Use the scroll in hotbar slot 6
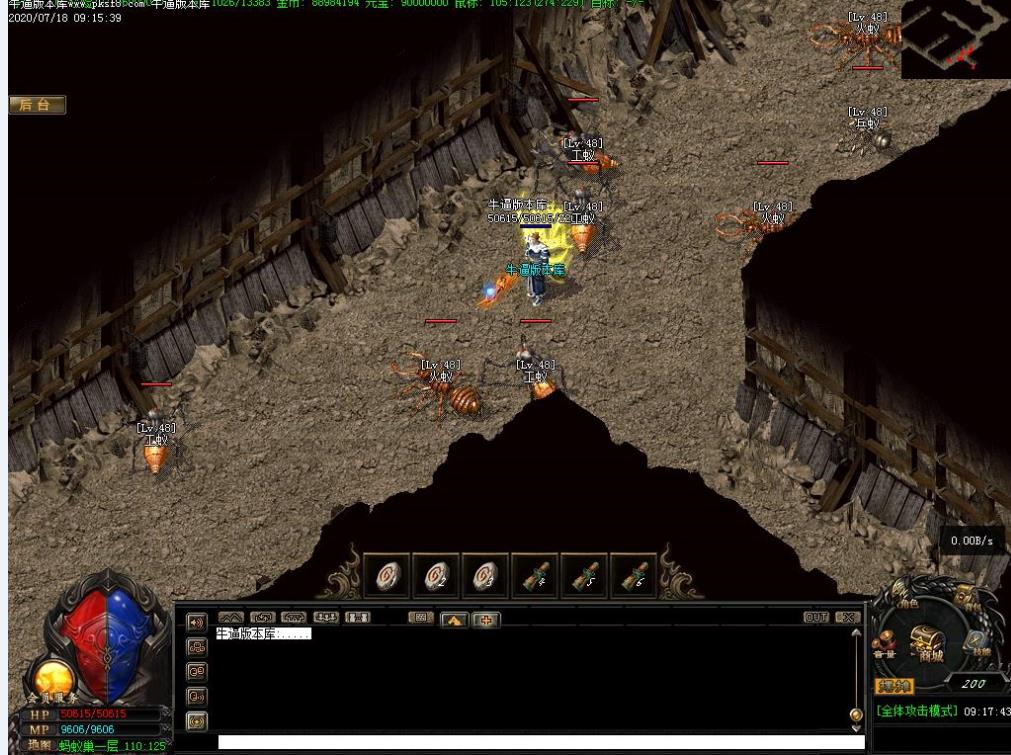Viewport: 1011px width, 755px height. coord(634,576)
